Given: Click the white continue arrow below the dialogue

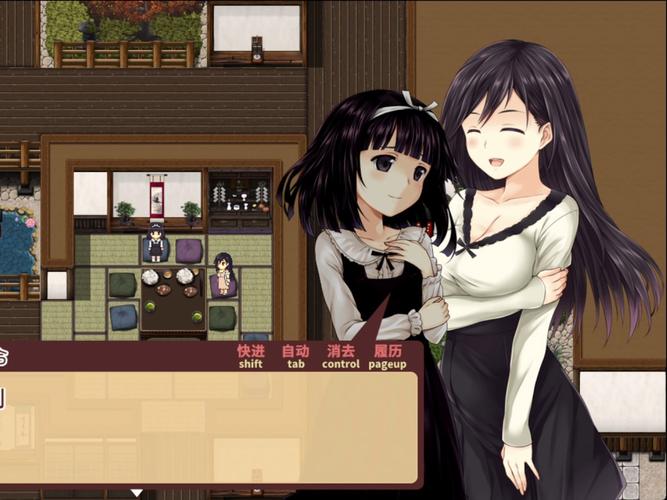Looking at the screenshot, I should pyautogui.click(x=137, y=493).
